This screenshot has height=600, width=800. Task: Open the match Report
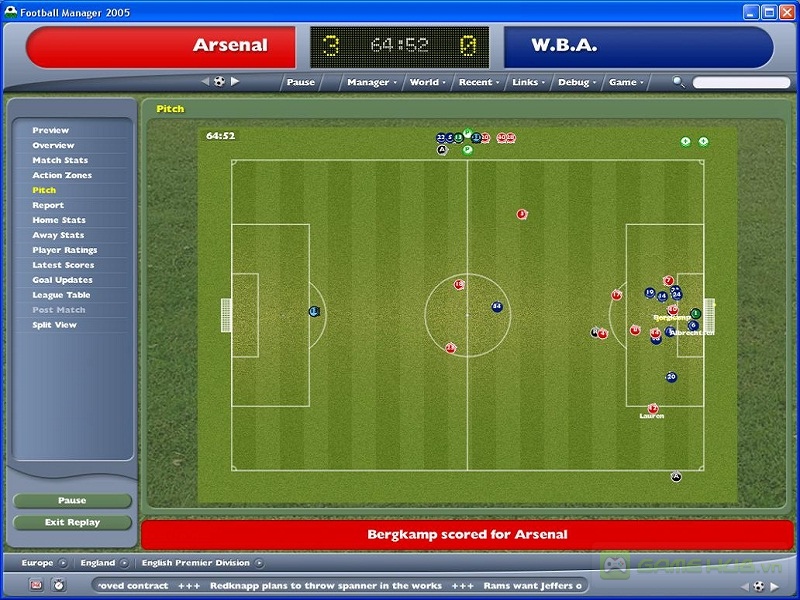click(x=48, y=205)
